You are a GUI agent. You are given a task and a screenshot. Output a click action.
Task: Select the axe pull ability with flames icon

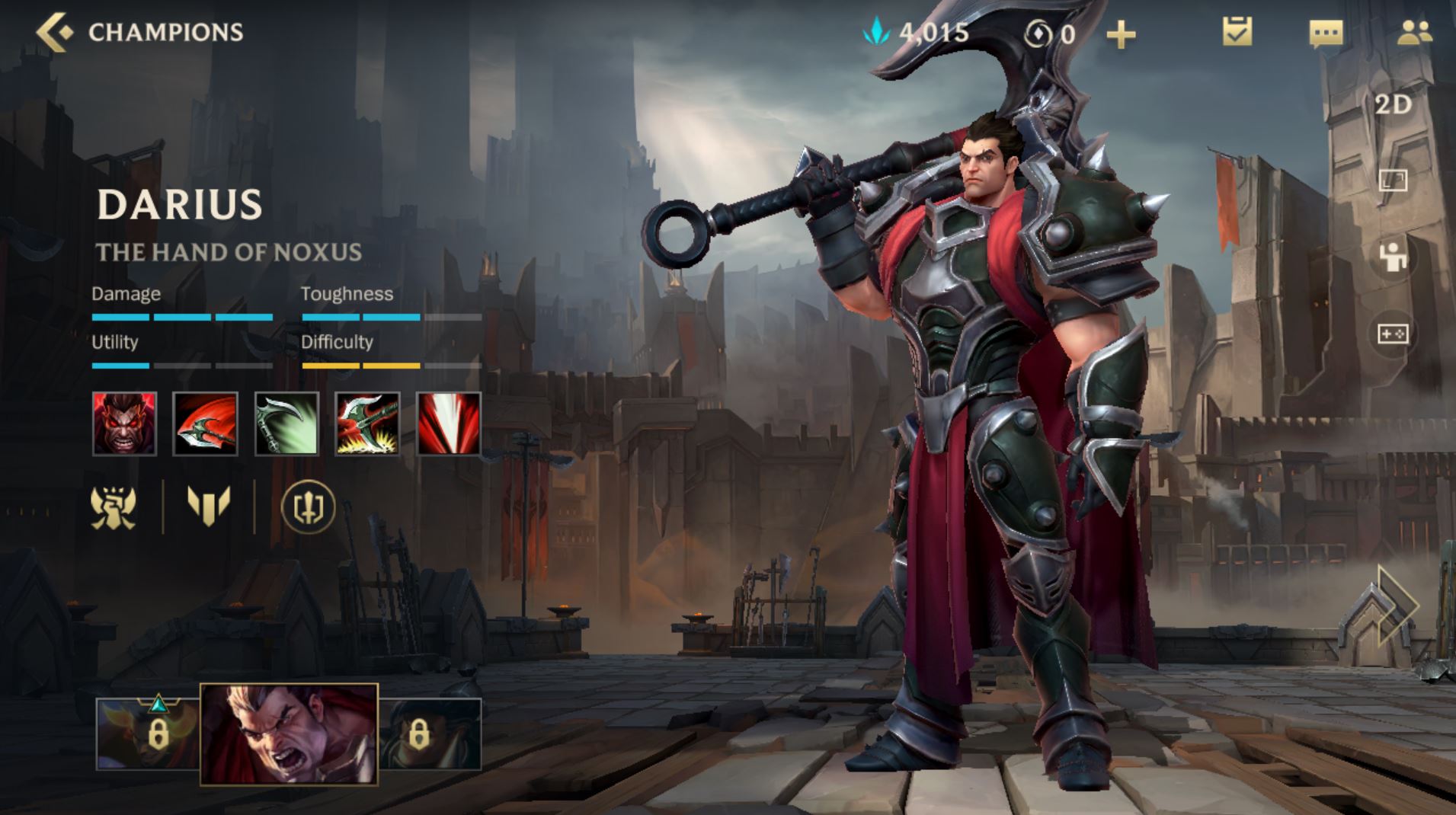click(x=367, y=423)
